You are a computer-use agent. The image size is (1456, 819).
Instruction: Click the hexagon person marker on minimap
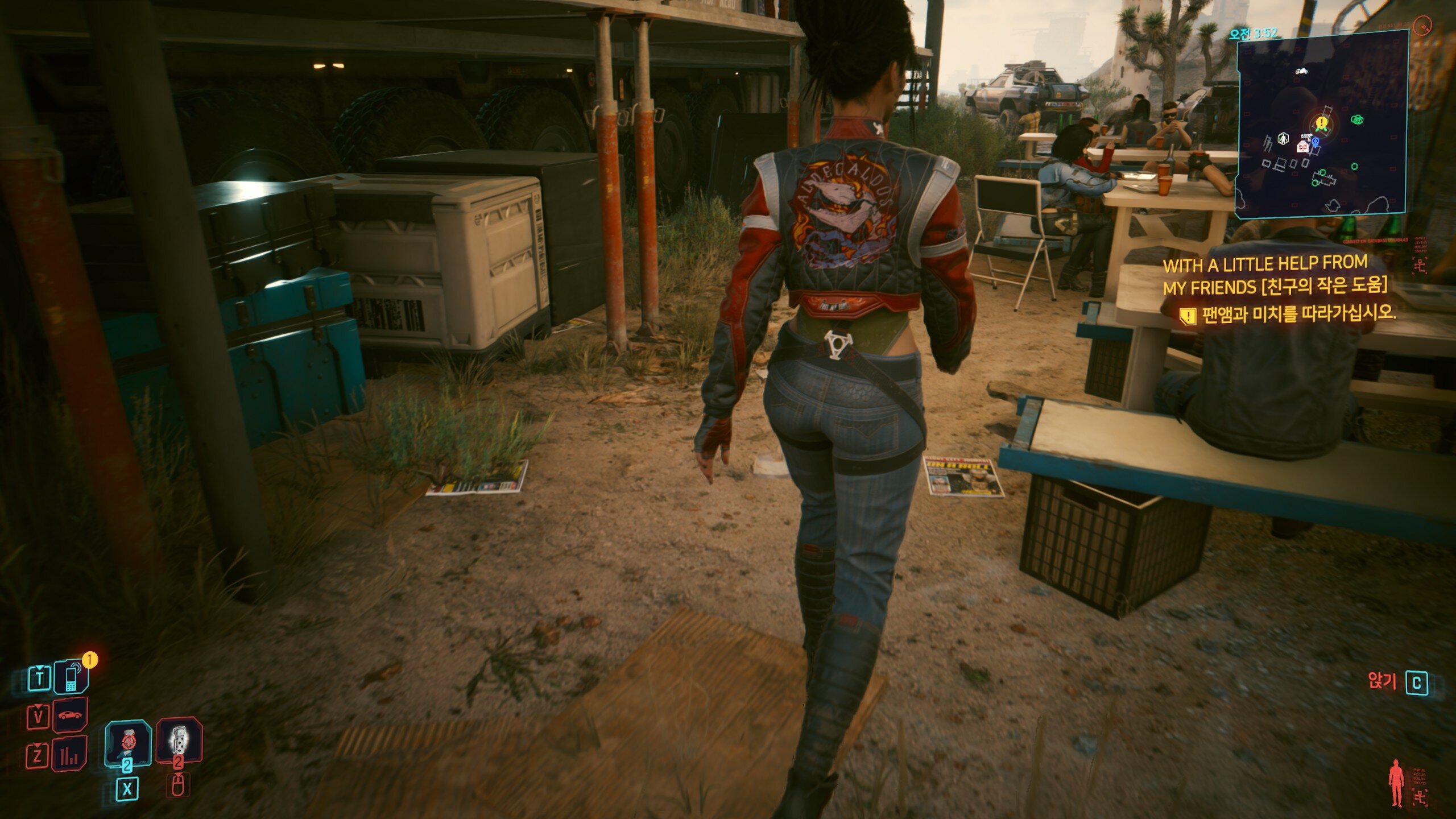[x=1283, y=138]
